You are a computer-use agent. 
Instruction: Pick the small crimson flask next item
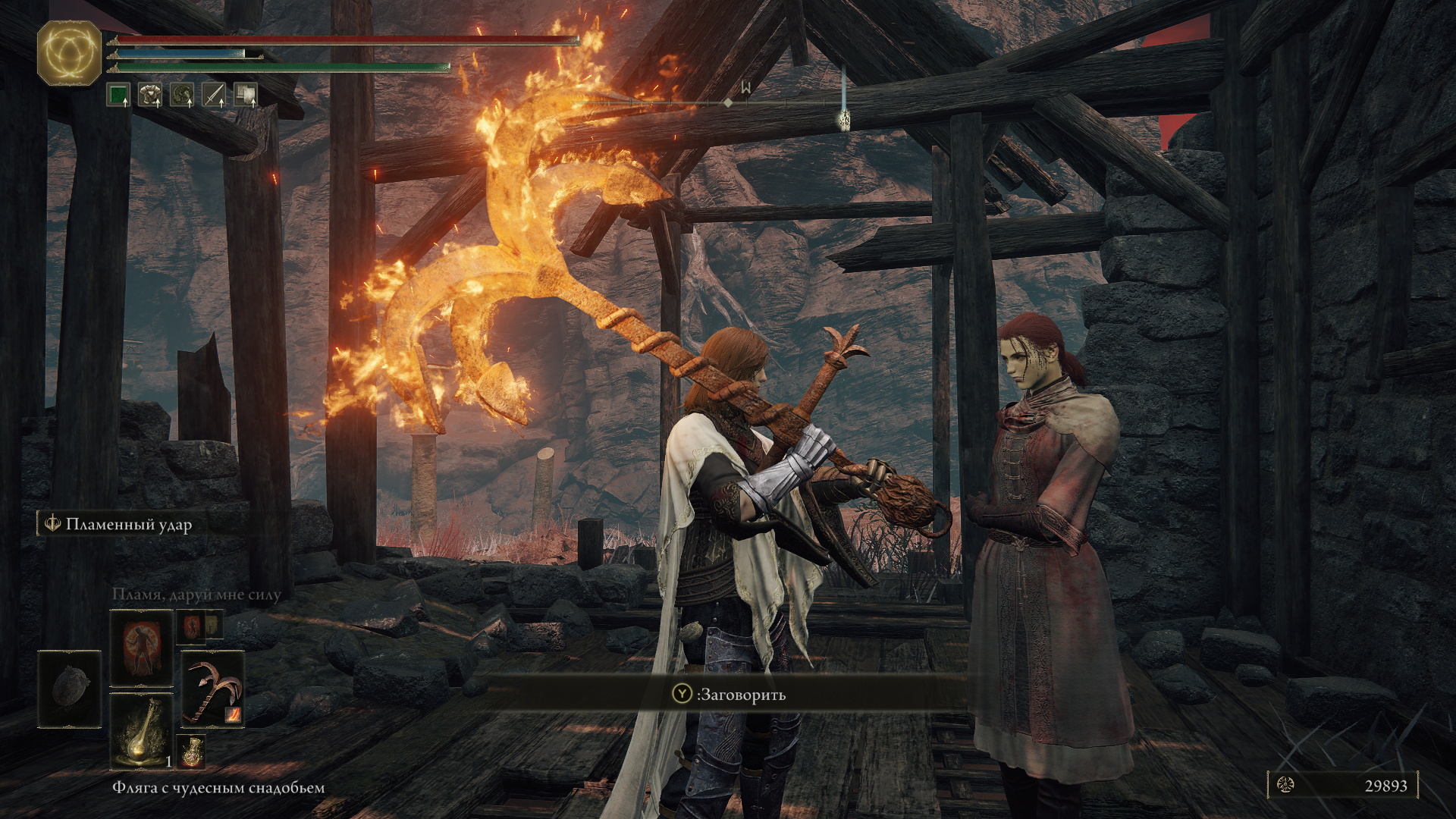pyautogui.click(x=191, y=751)
